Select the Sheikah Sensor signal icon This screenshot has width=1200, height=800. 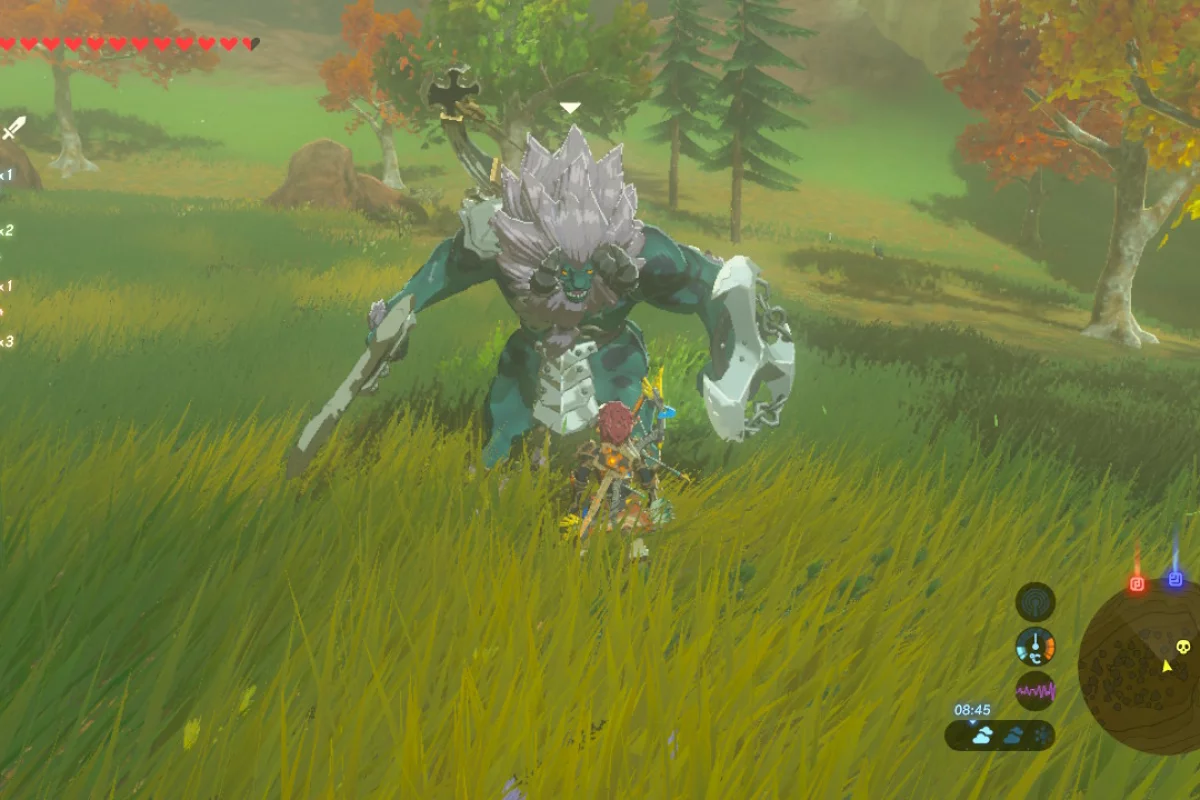(1035, 602)
